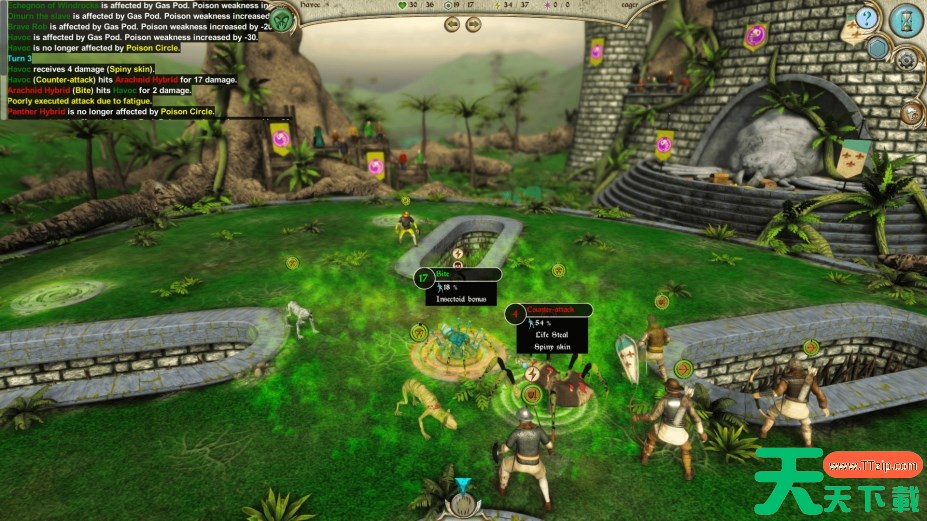This screenshot has width=927, height=521.
Task: End the turn with the hourglass button
Action: 906,19
